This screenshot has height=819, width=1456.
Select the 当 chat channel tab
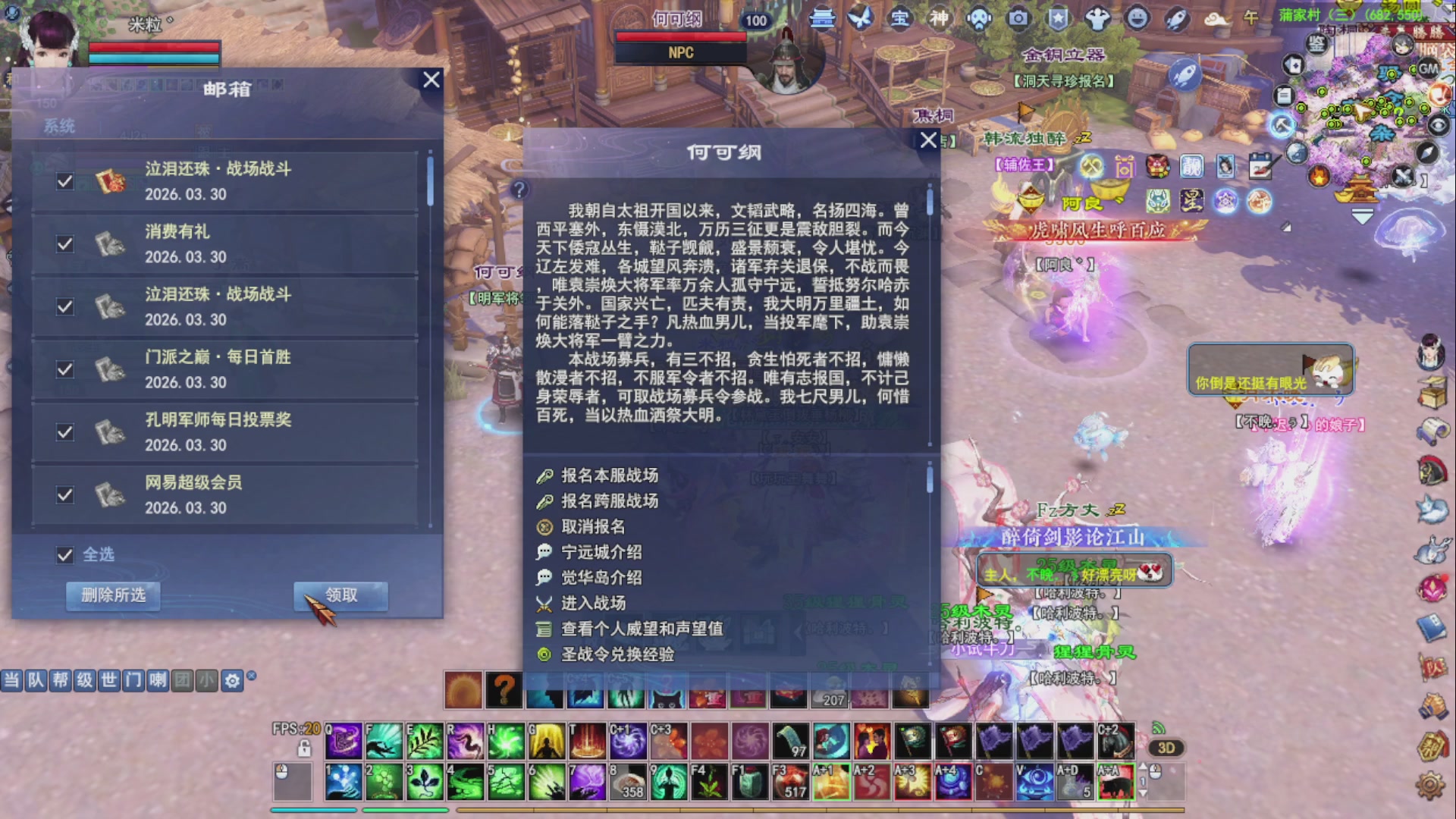(11, 681)
